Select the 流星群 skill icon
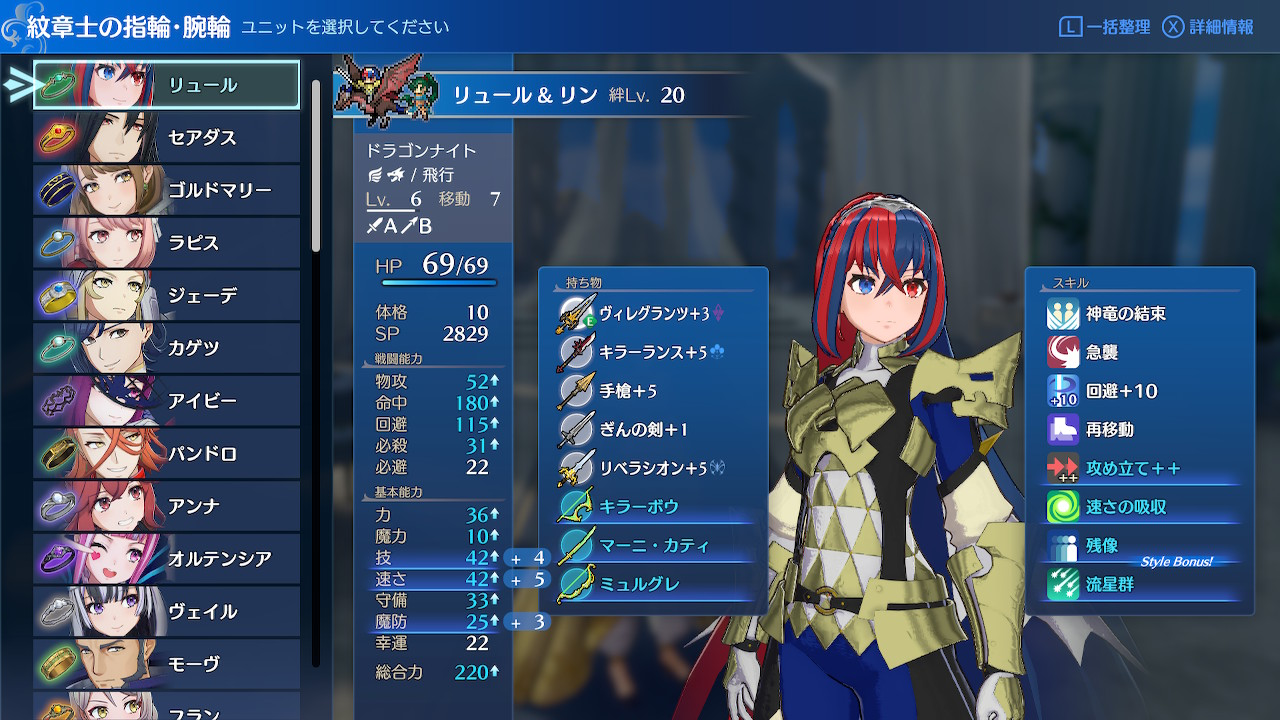Screen dimensions: 1280x720 tap(1063, 584)
